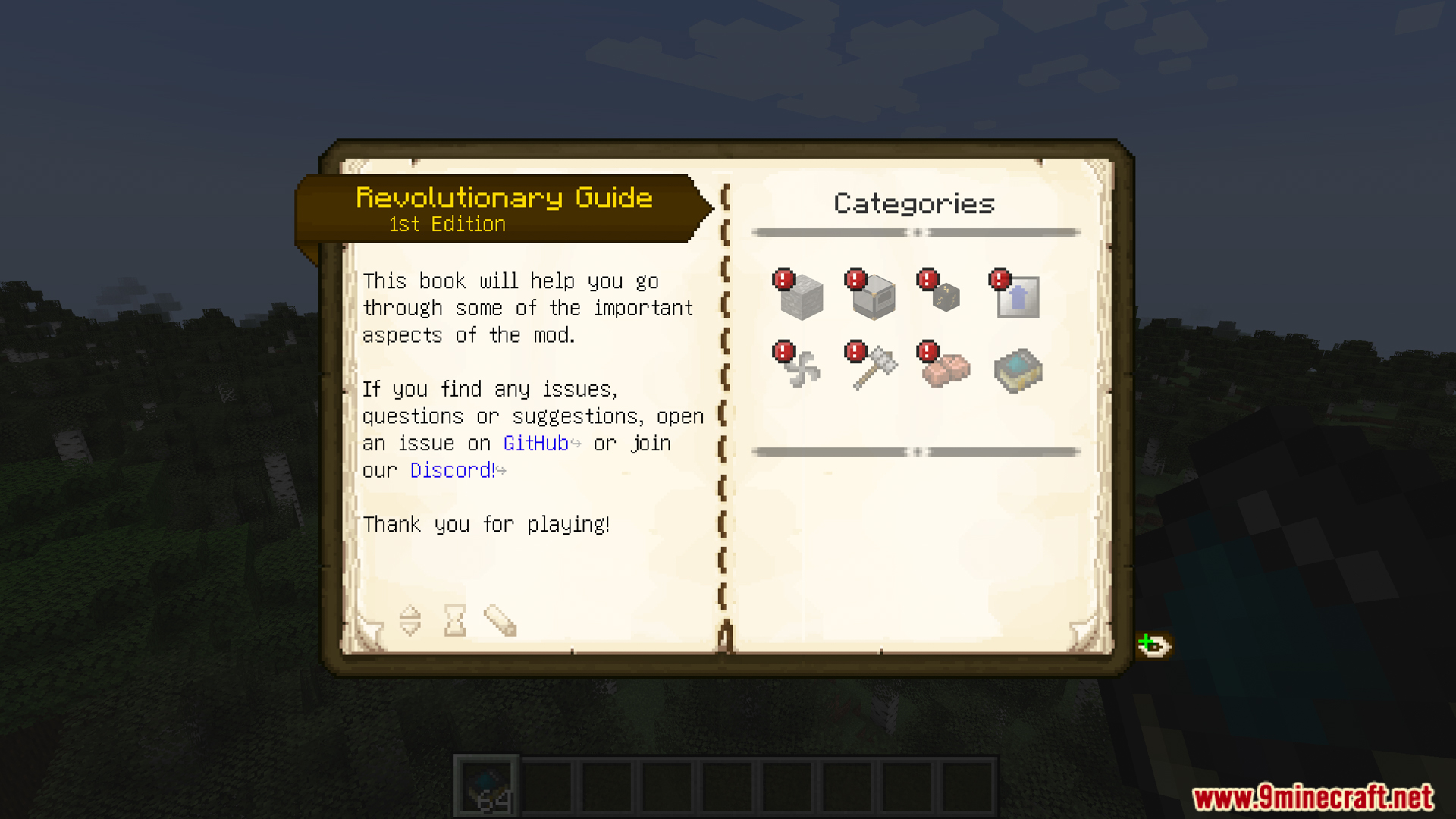
Task: Open the GitHub link
Action: (x=535, y=444)
